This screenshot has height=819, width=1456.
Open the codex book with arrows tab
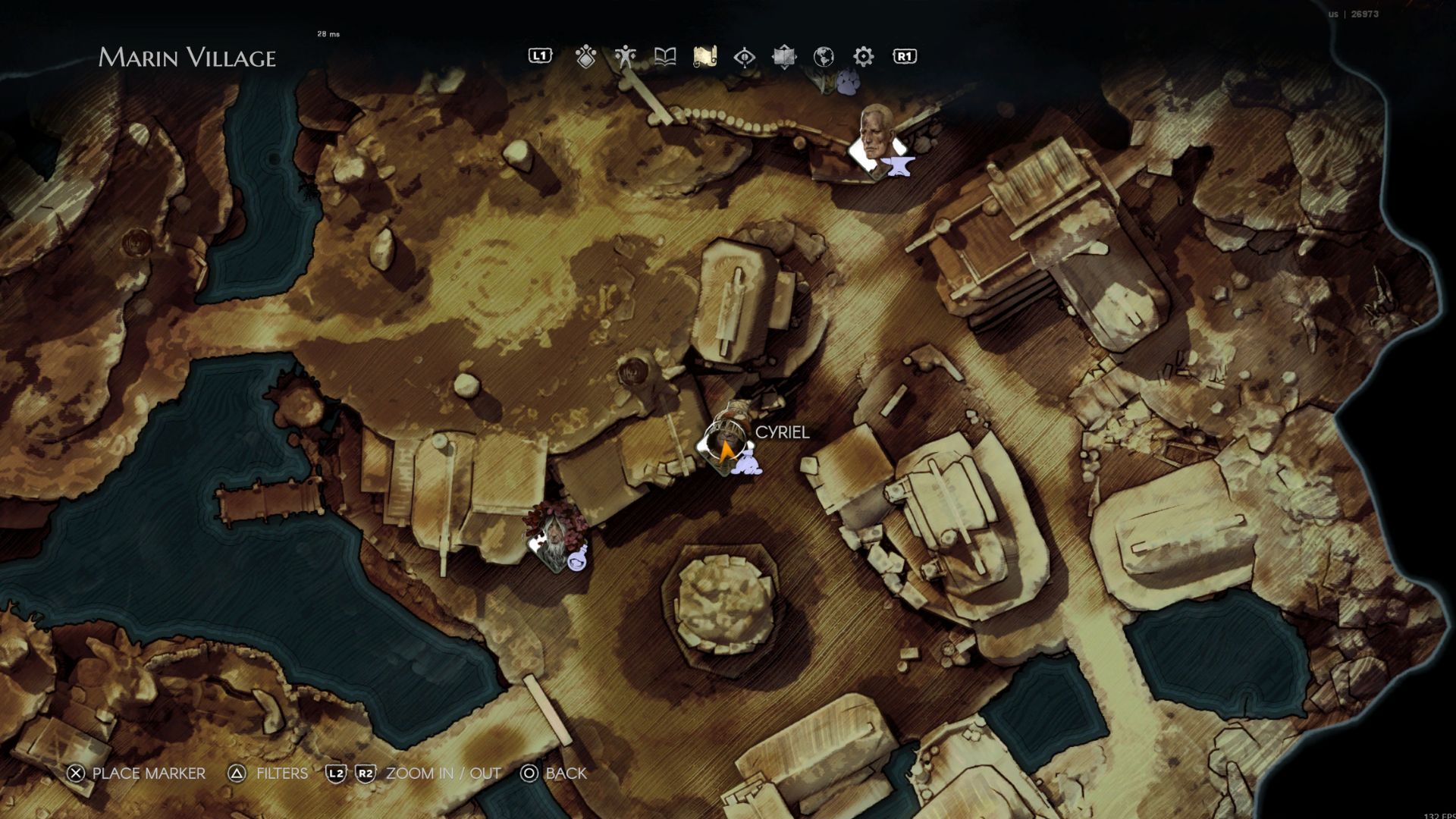[784, 57]
